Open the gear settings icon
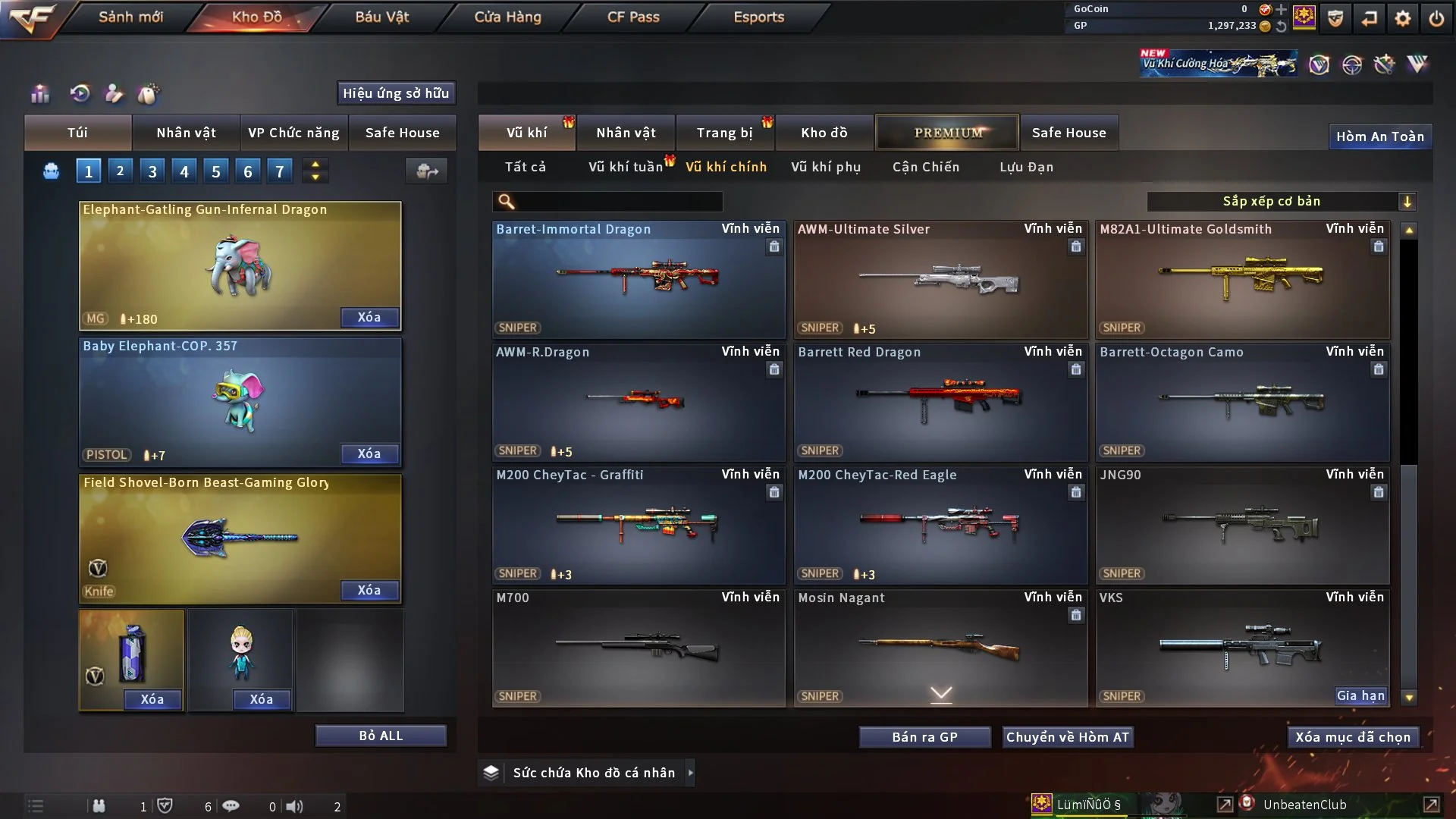 [x=1403, y=18]
